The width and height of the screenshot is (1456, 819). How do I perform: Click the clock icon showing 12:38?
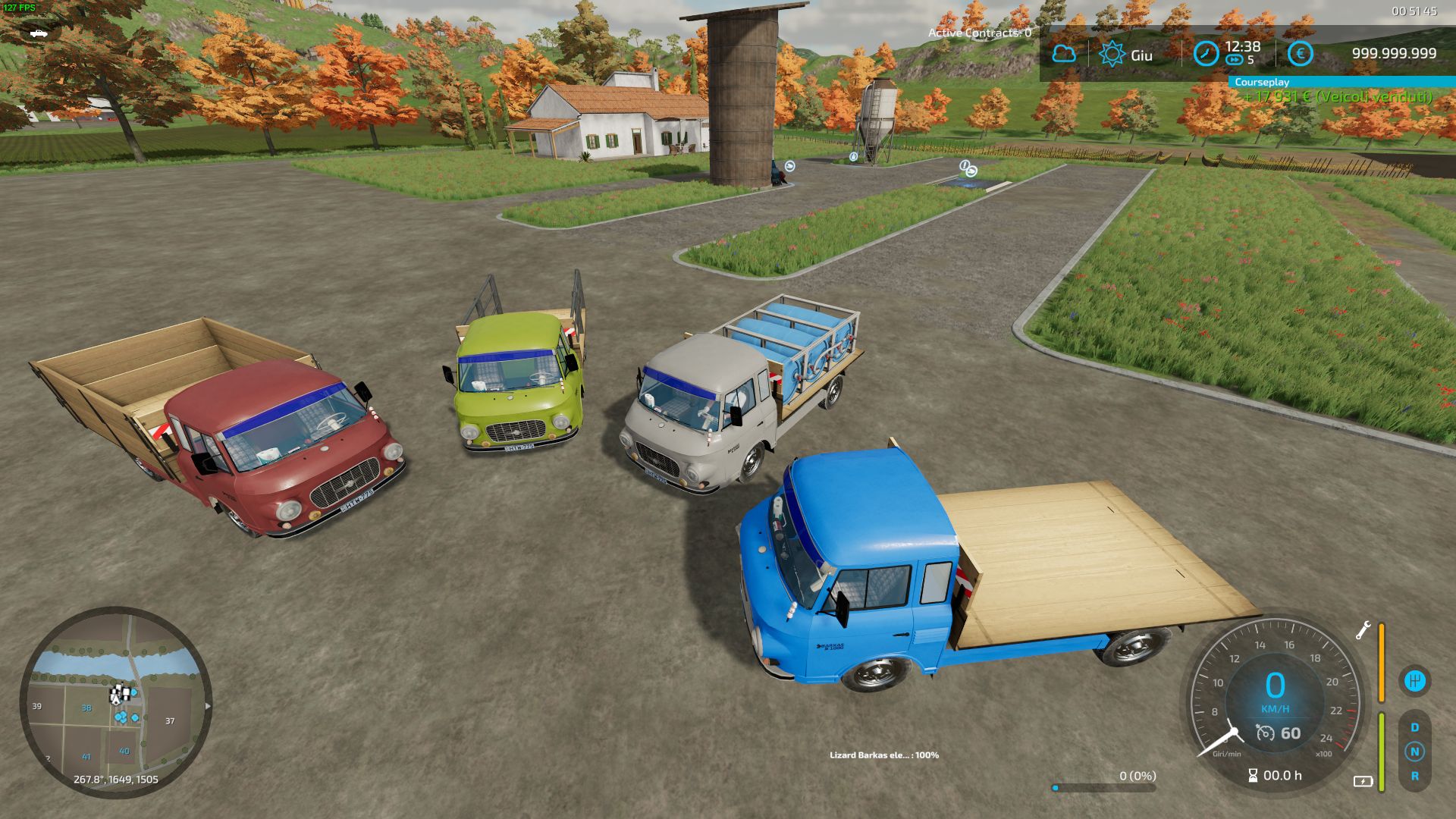point(1206,53)
